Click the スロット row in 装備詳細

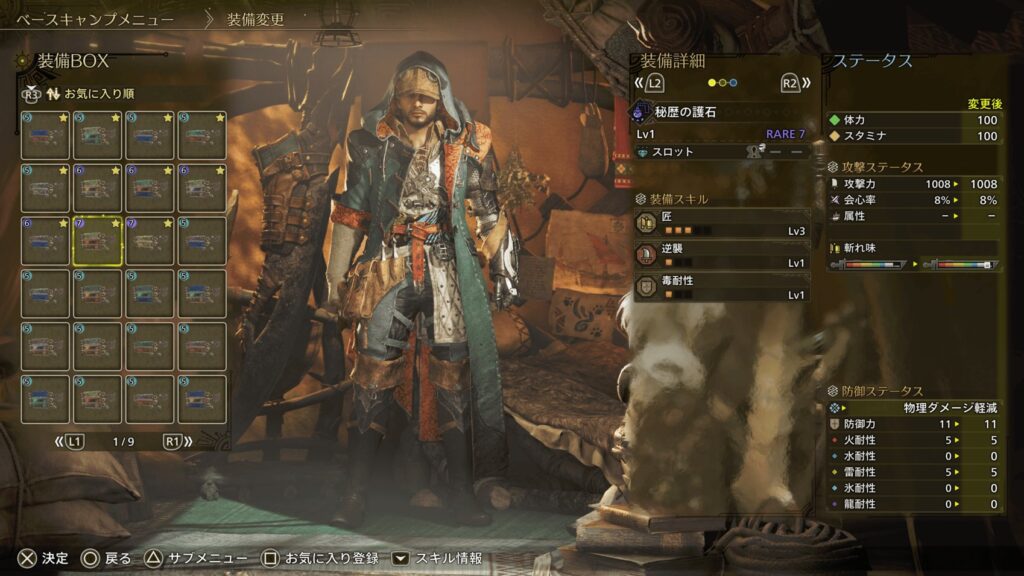pos(722,152)
